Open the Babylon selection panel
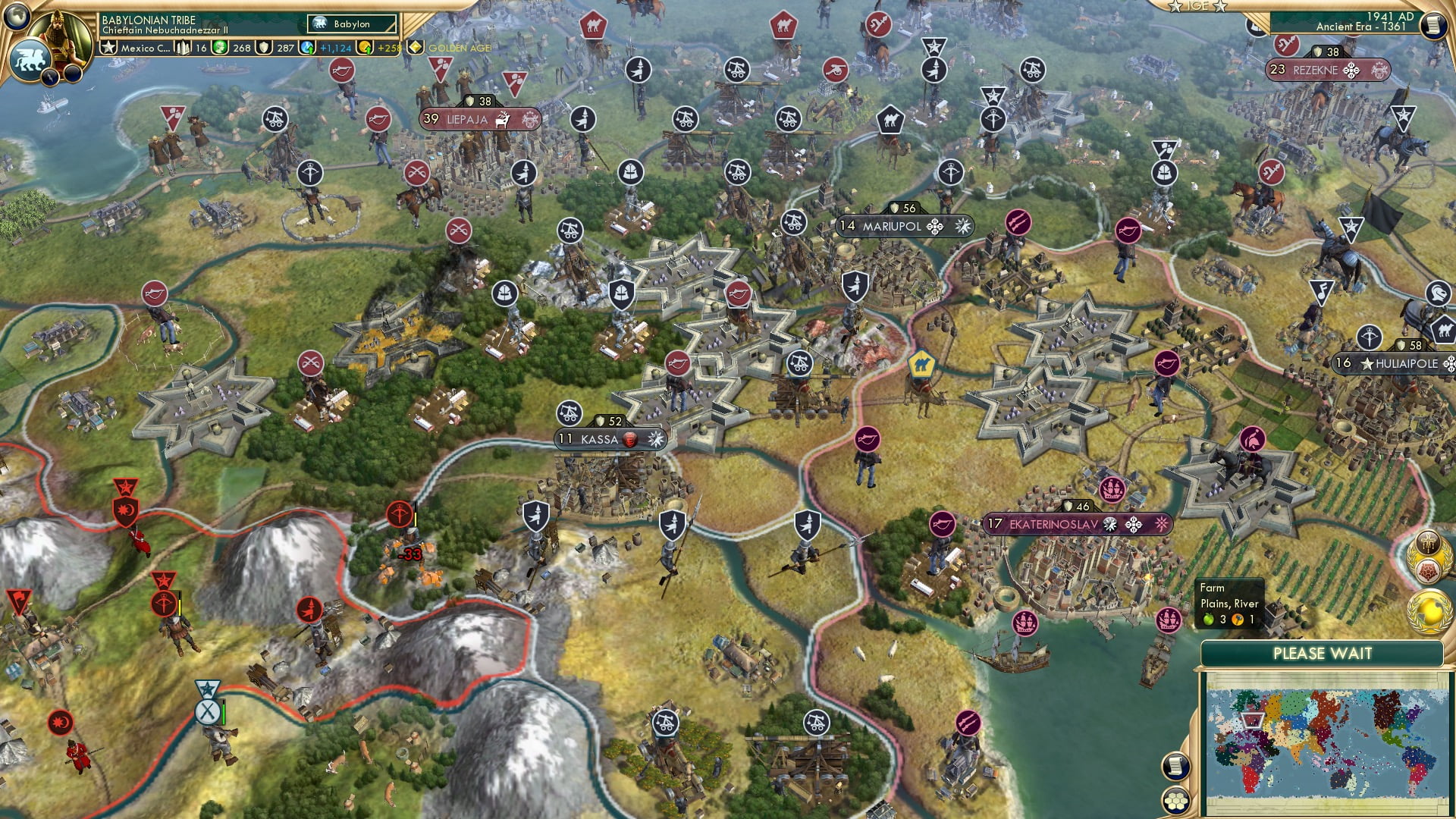Screen dimensions: 1456x819 click(349, 24)
